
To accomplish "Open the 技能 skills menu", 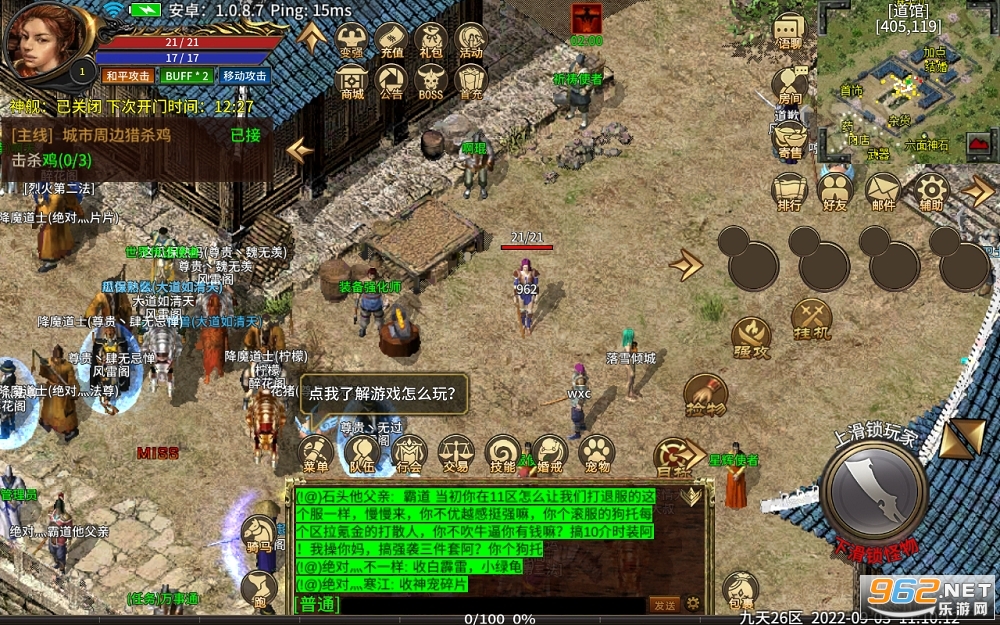I will click(x=503, y=455).
